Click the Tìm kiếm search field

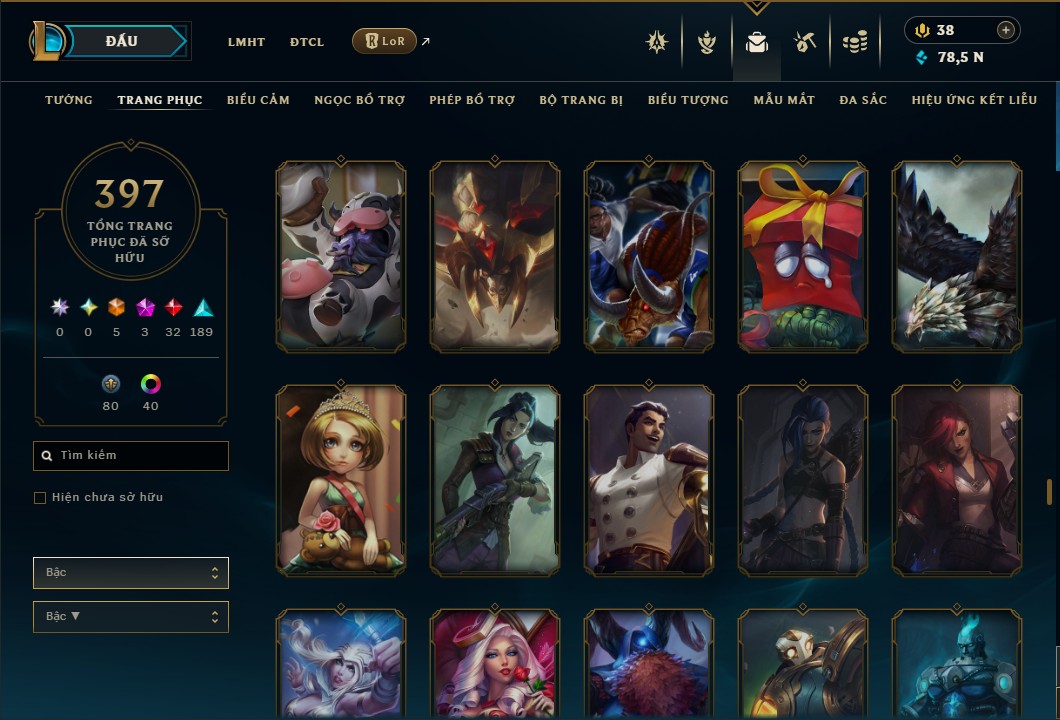pyautogui.click(x=131, y=456)
